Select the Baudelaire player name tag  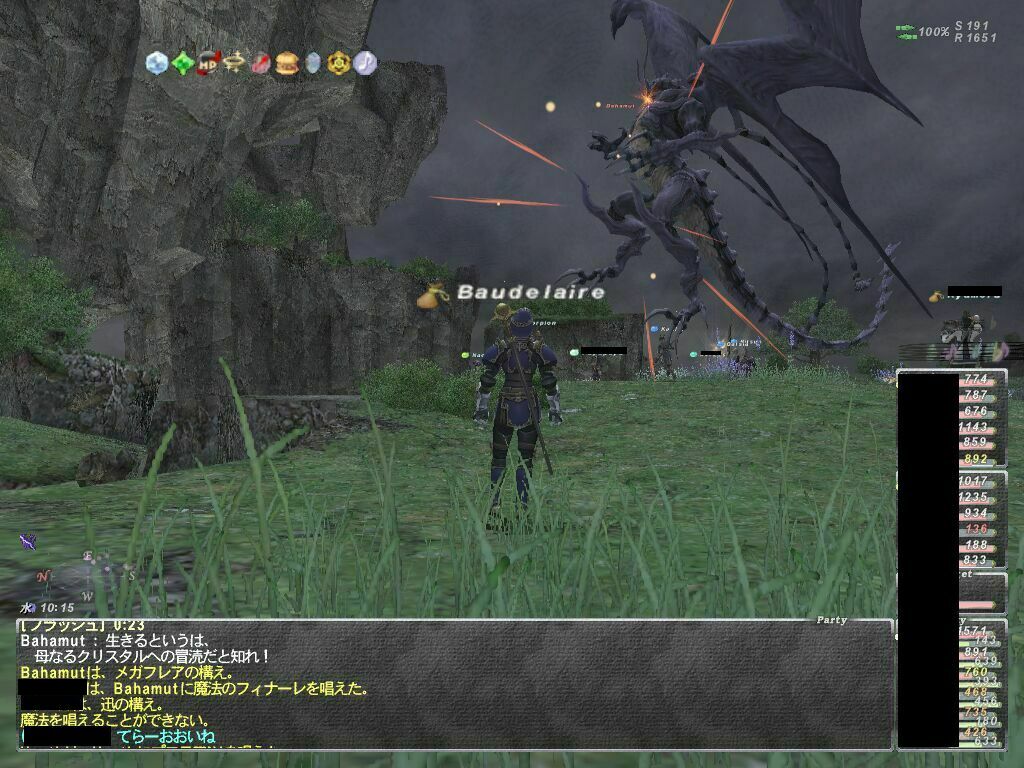pos(531,292)
